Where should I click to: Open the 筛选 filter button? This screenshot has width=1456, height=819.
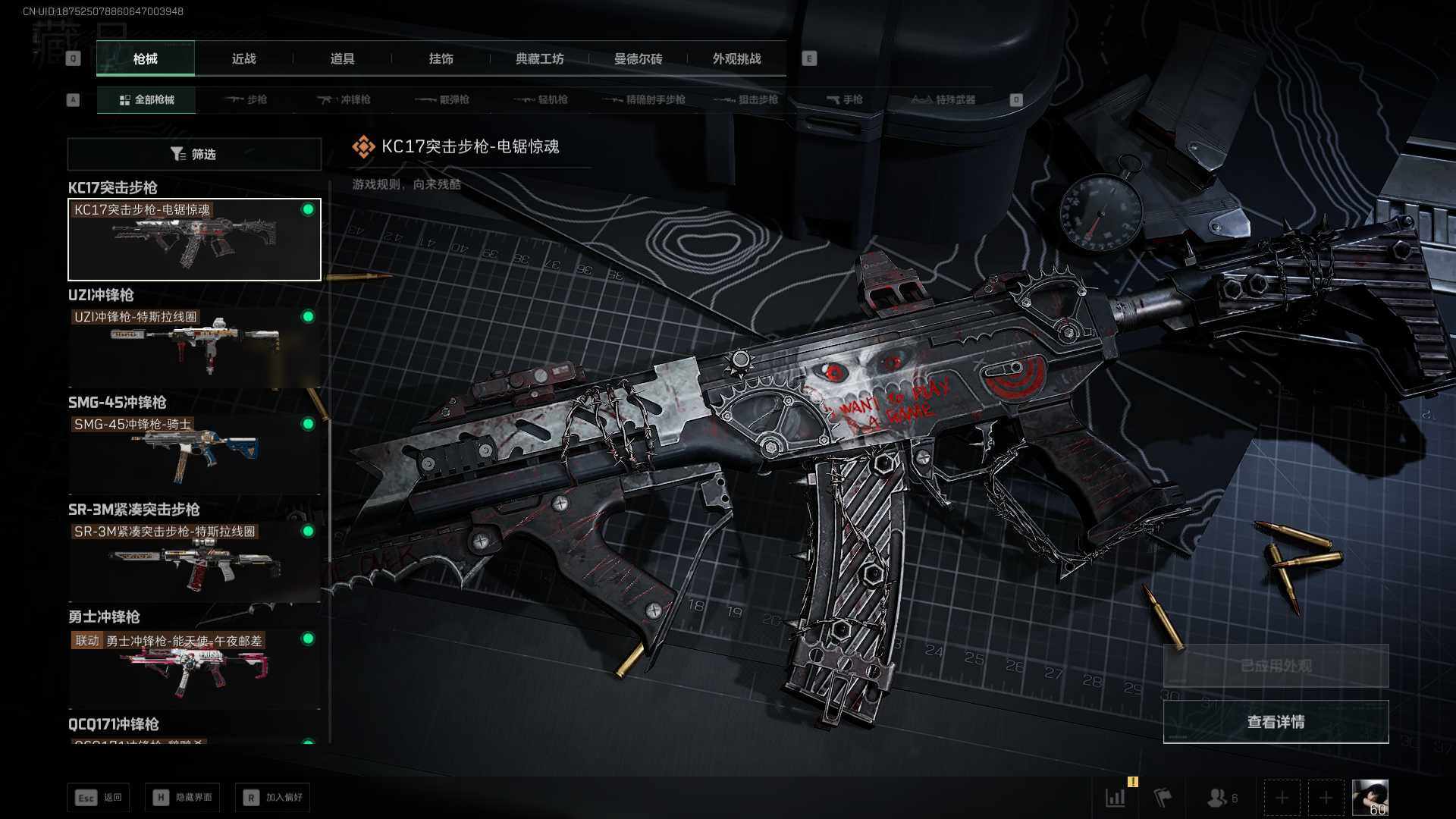[x=194, y=155]
